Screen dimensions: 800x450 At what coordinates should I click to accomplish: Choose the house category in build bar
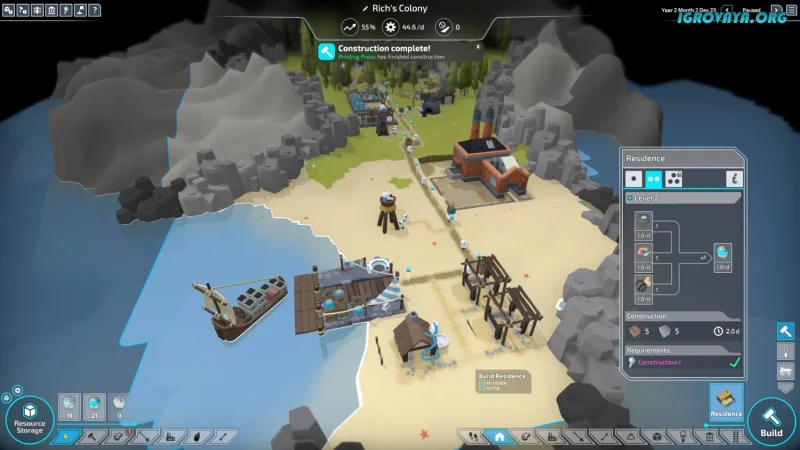point(498,437)
